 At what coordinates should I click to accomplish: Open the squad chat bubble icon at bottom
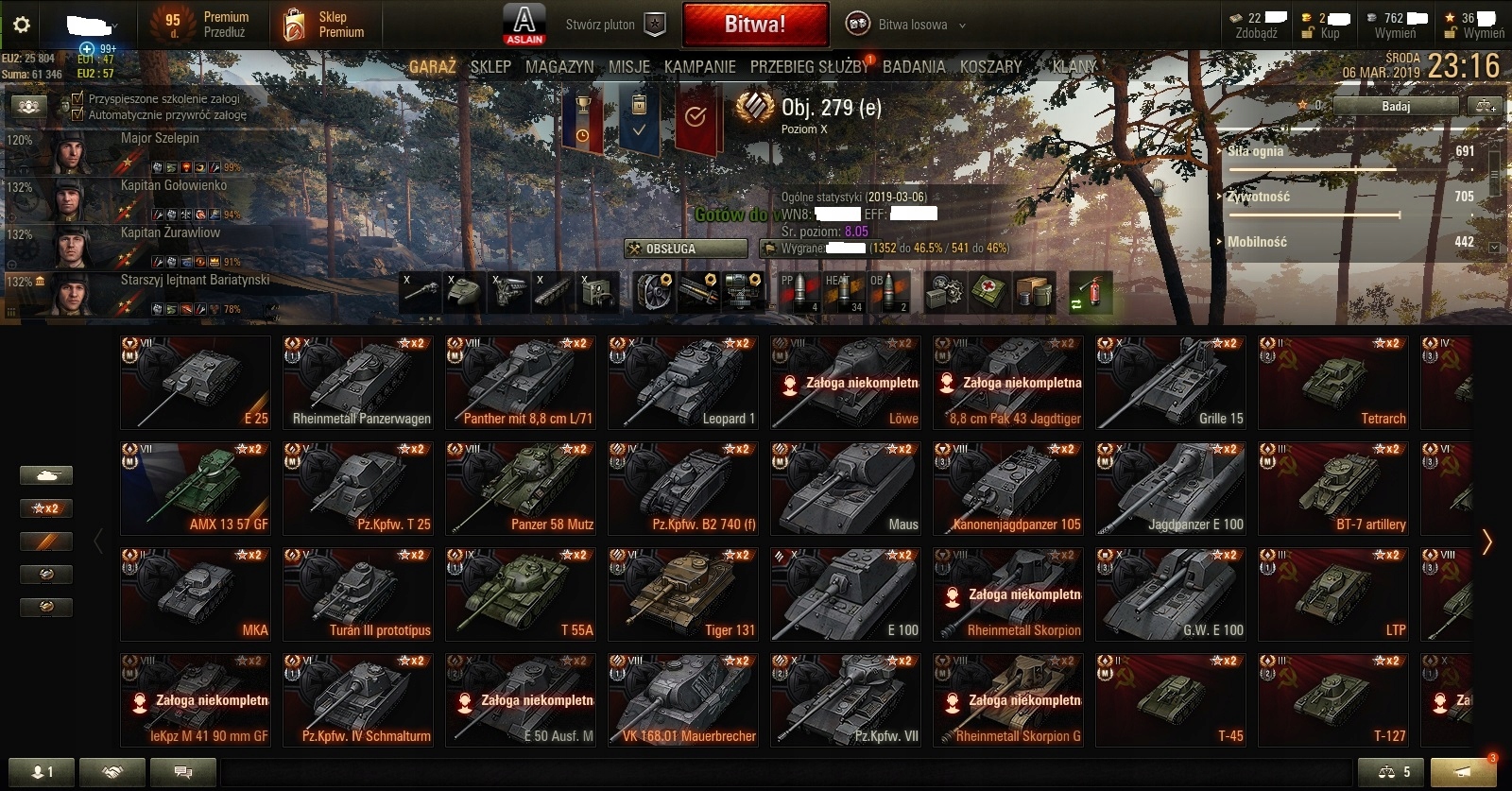[182, 771]
